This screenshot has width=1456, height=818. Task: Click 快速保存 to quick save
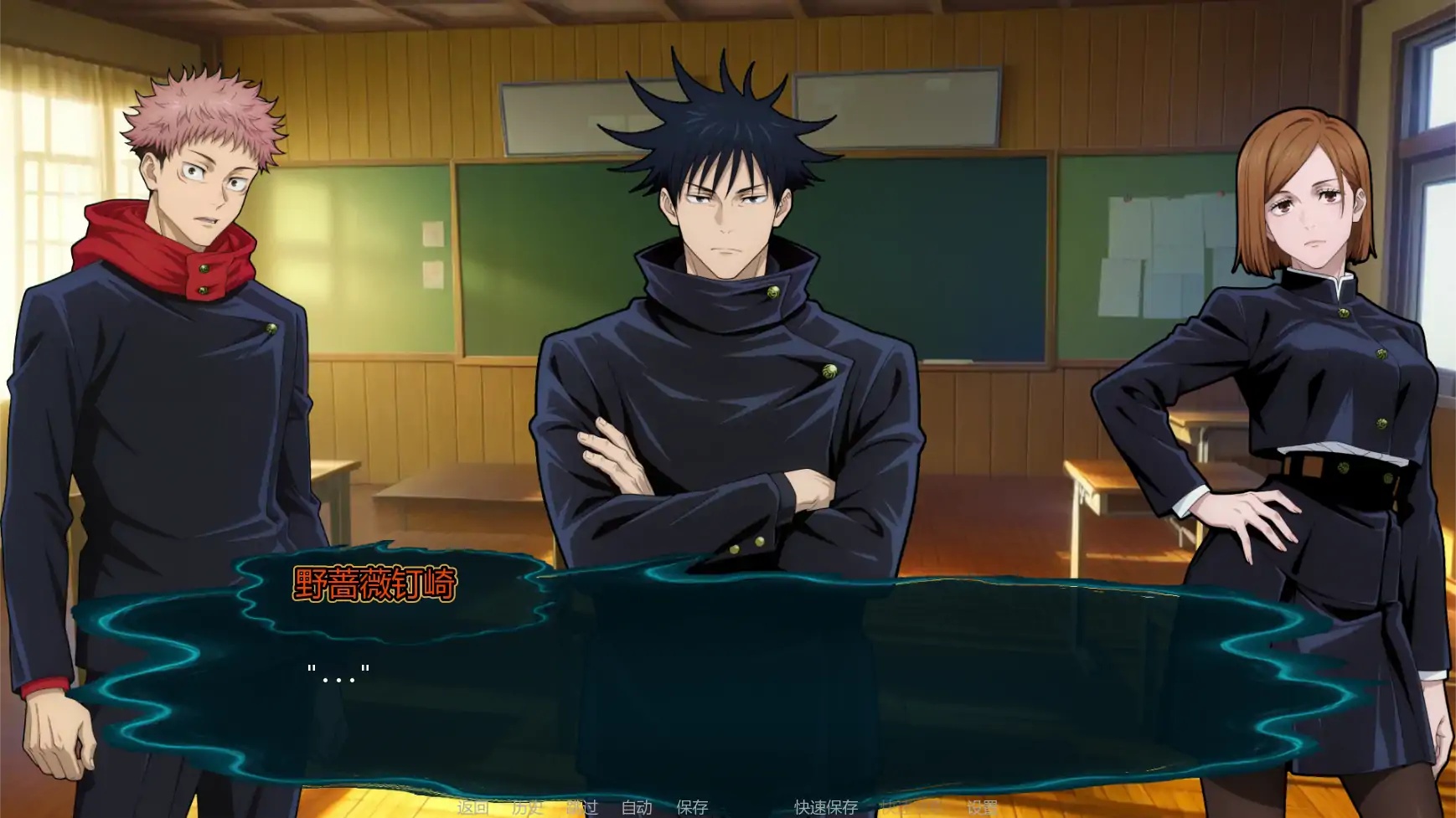pos(824,809)
